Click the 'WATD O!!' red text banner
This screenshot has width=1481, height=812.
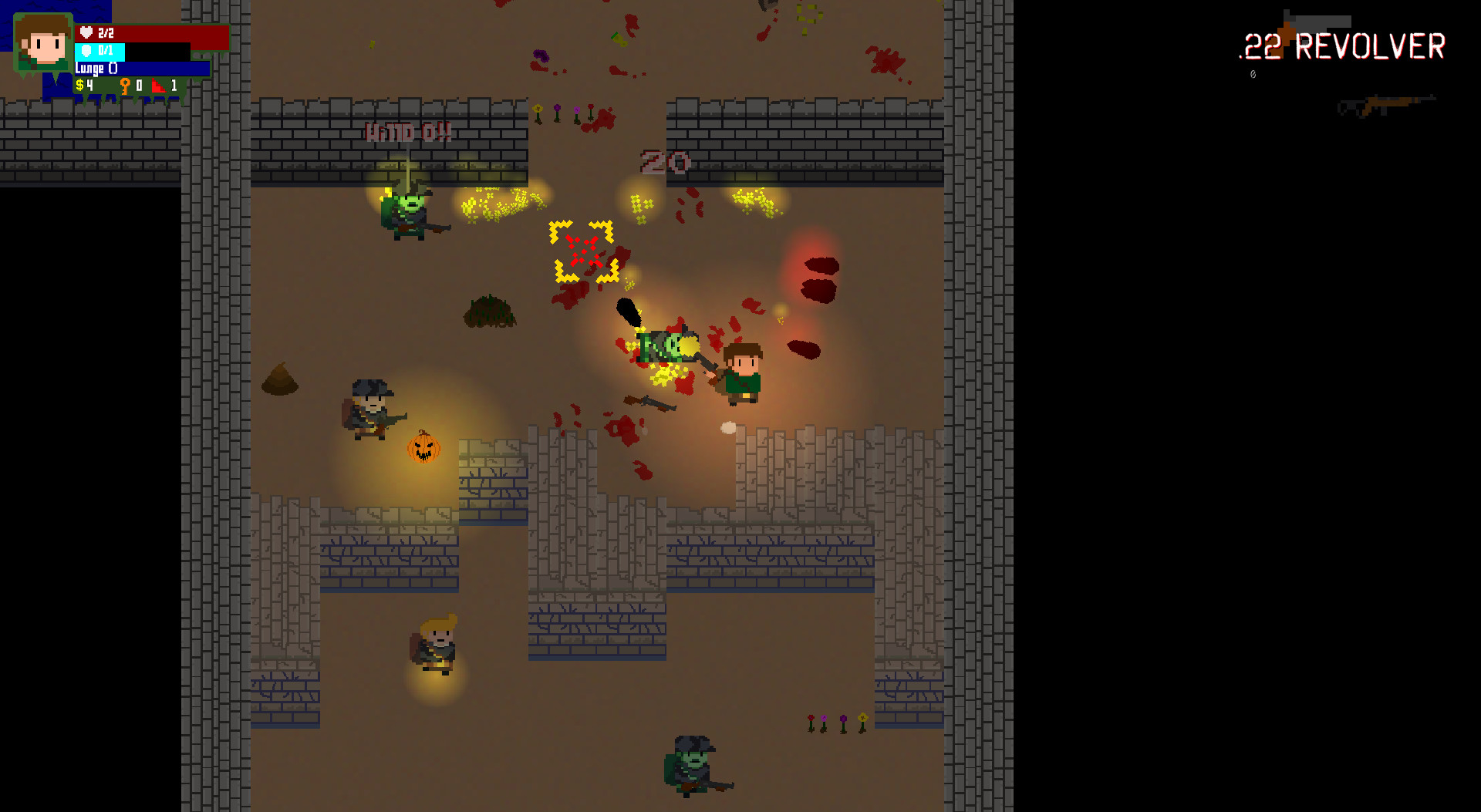[x=407, y=131]
